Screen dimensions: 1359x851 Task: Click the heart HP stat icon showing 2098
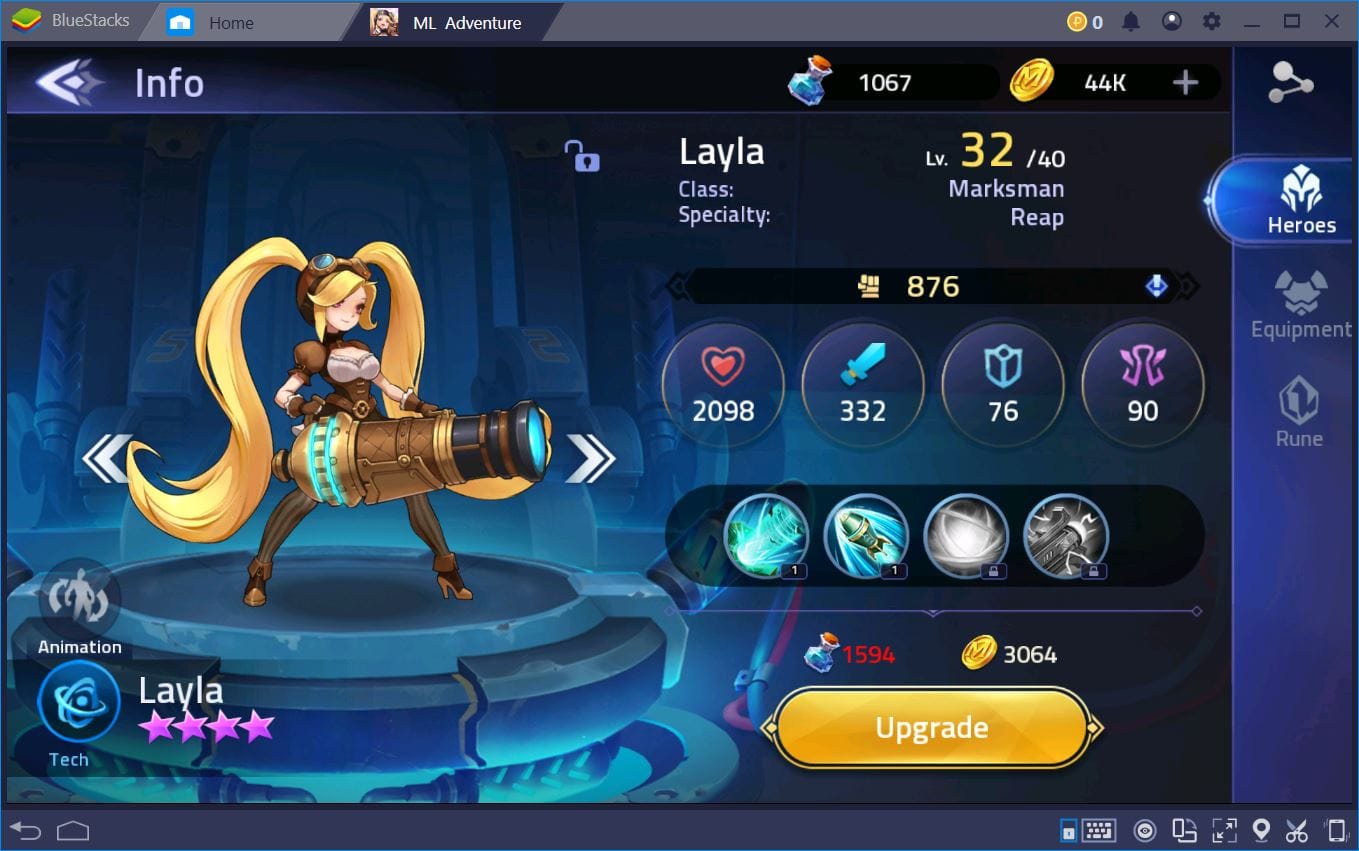tap(723, 383)
